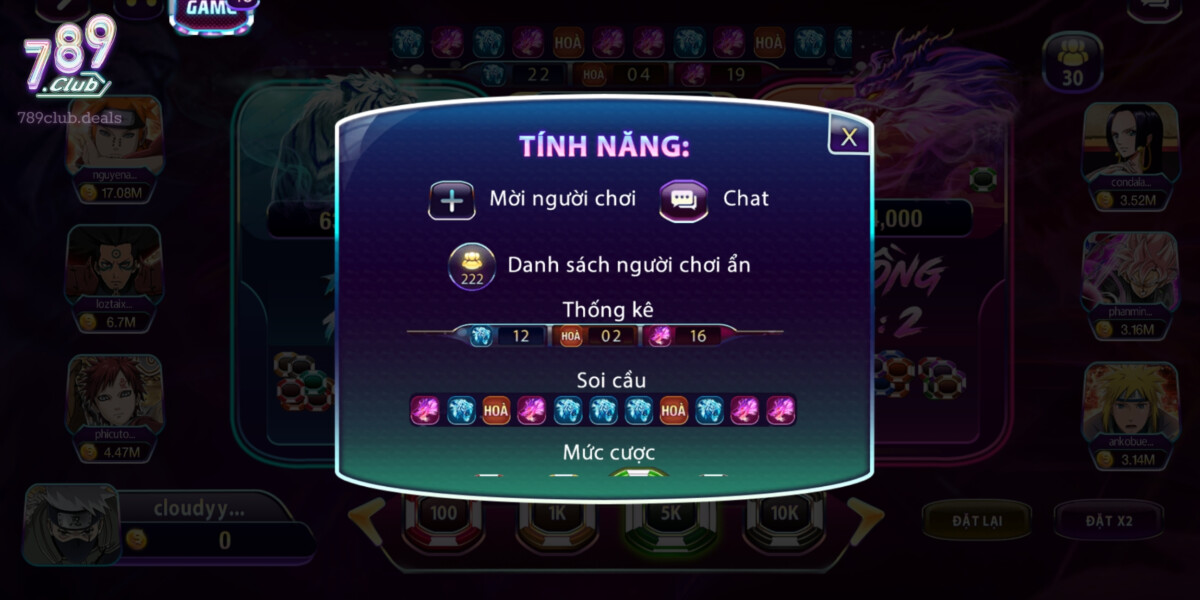The image size is (1200, 600).
Task: Select the 100 chip
Action: [x=442, y=514]
